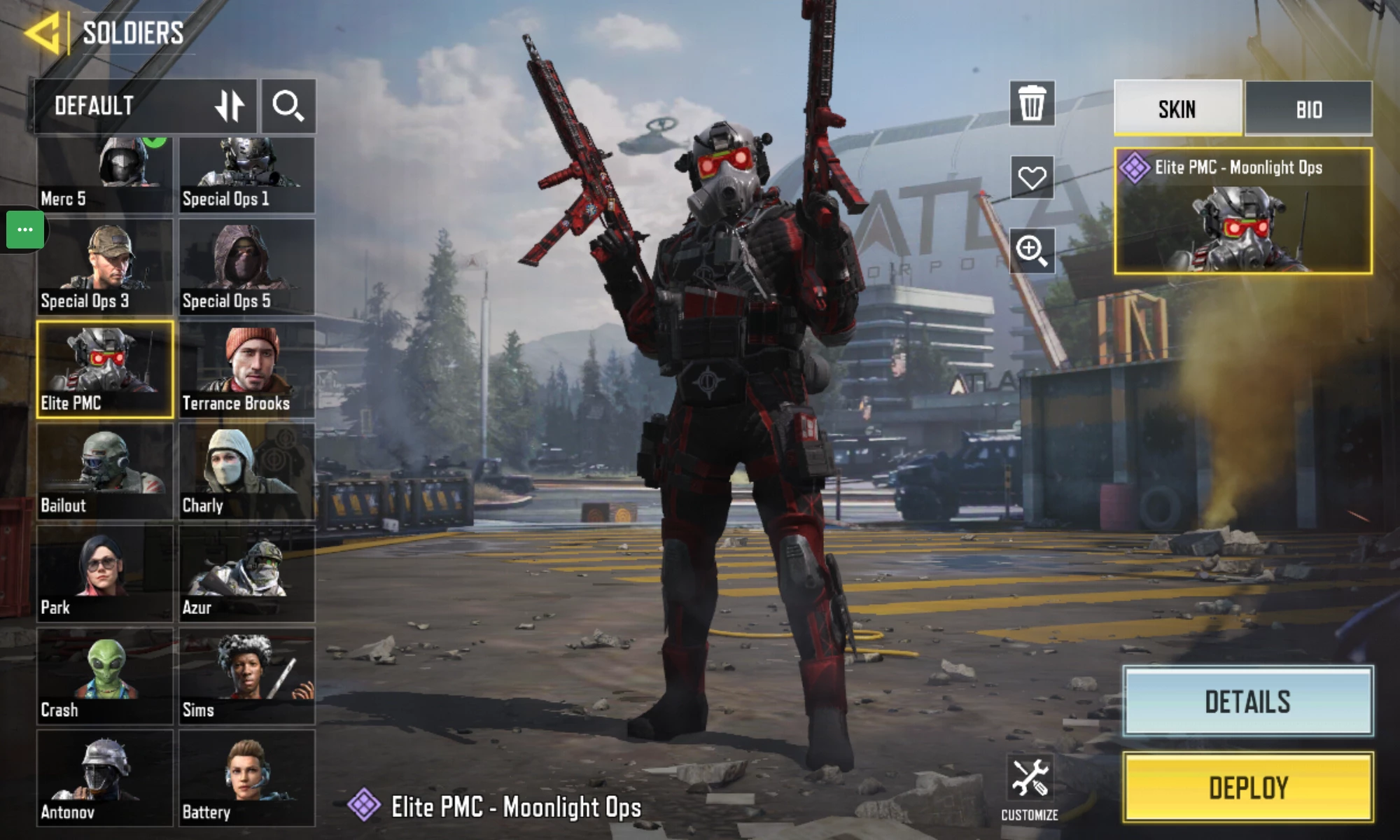This screenshot has width=1400, height=840.
Task: Select the Merc 5 soldier
Action: pos(104,175)
